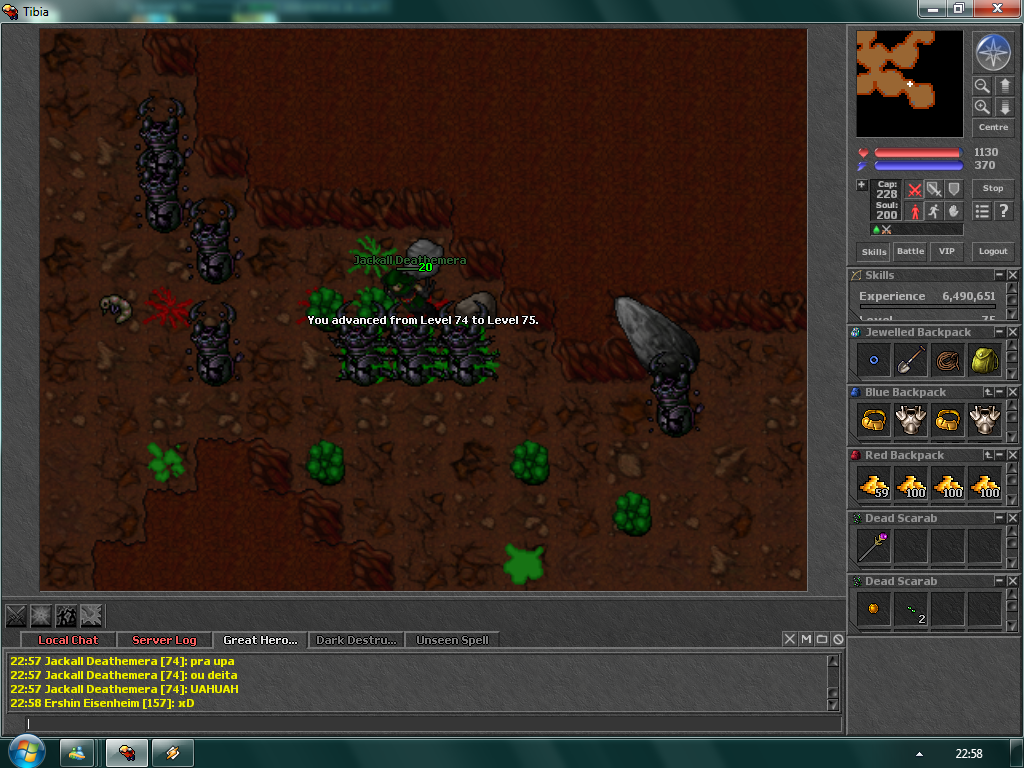Open the Skills window button
This screenshot has width=1024, height=768.
874,252
